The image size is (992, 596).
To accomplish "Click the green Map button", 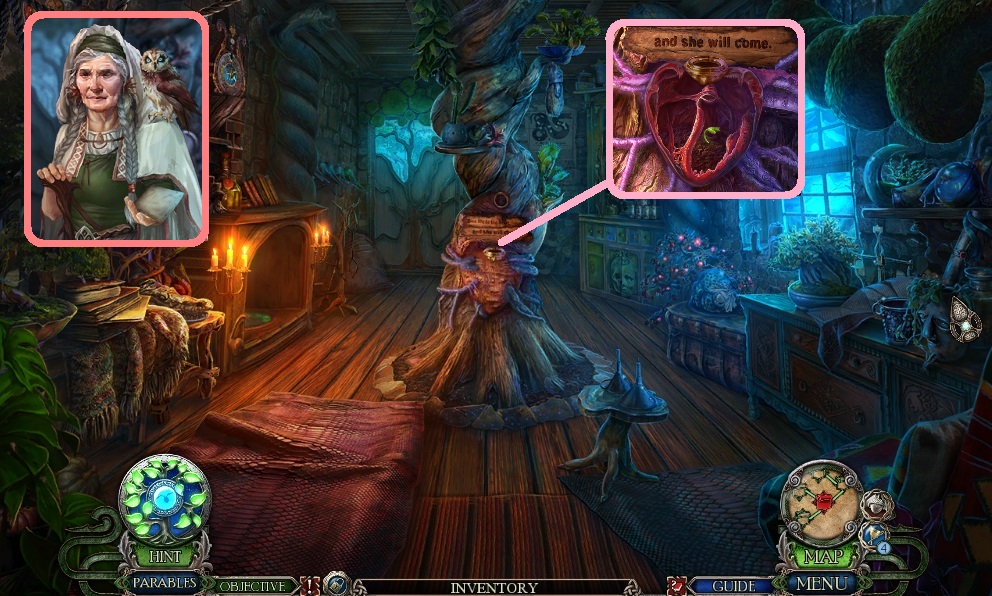I will [820, 556].
